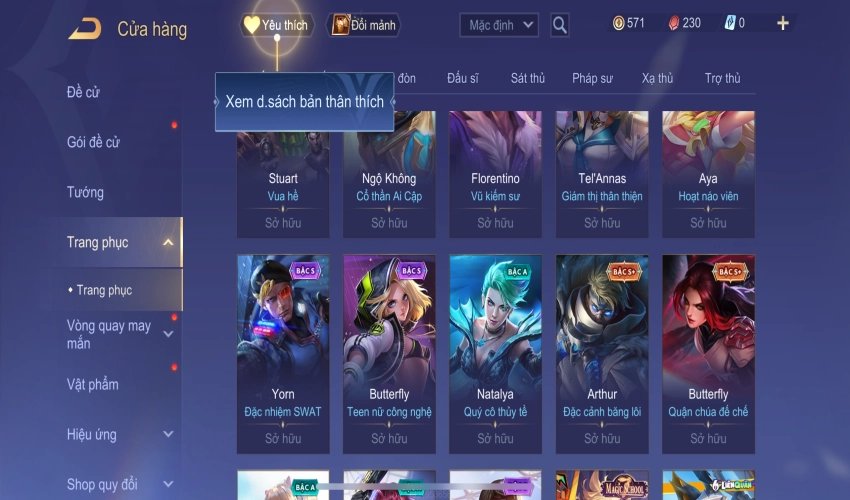Viewport: 850px width, 500px height.
Task: Open Vòng quay may mắn lucky spin
Action: click(109, 335)
